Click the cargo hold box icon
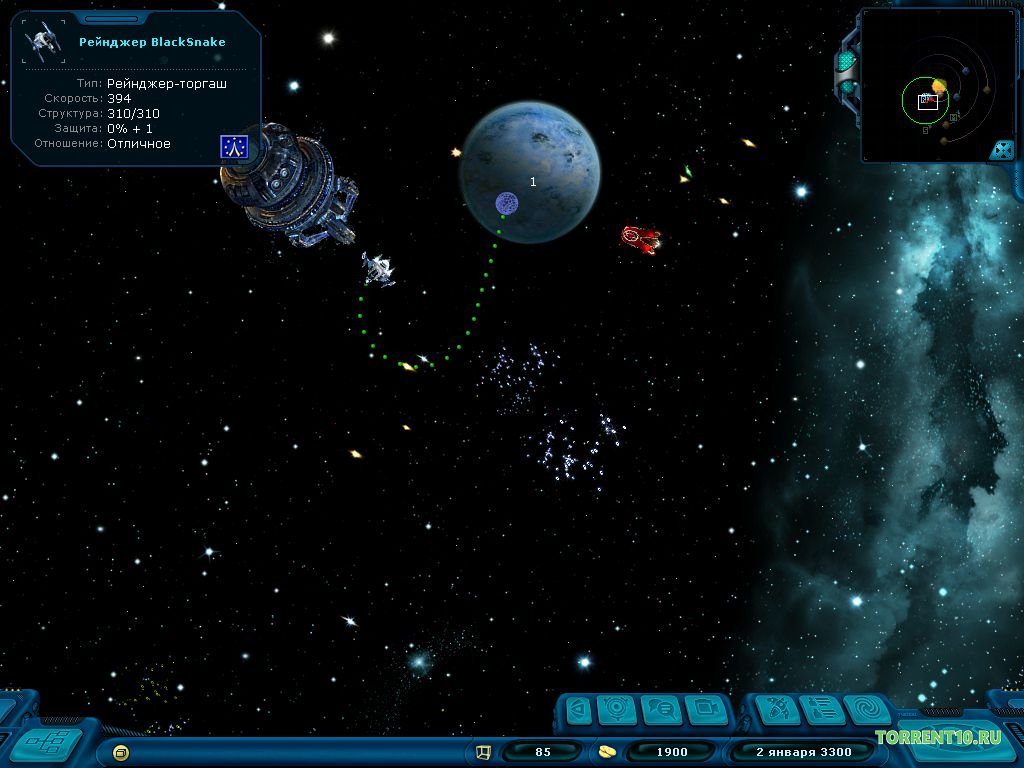The image size is (1024, 768). [x=484, y=751]
